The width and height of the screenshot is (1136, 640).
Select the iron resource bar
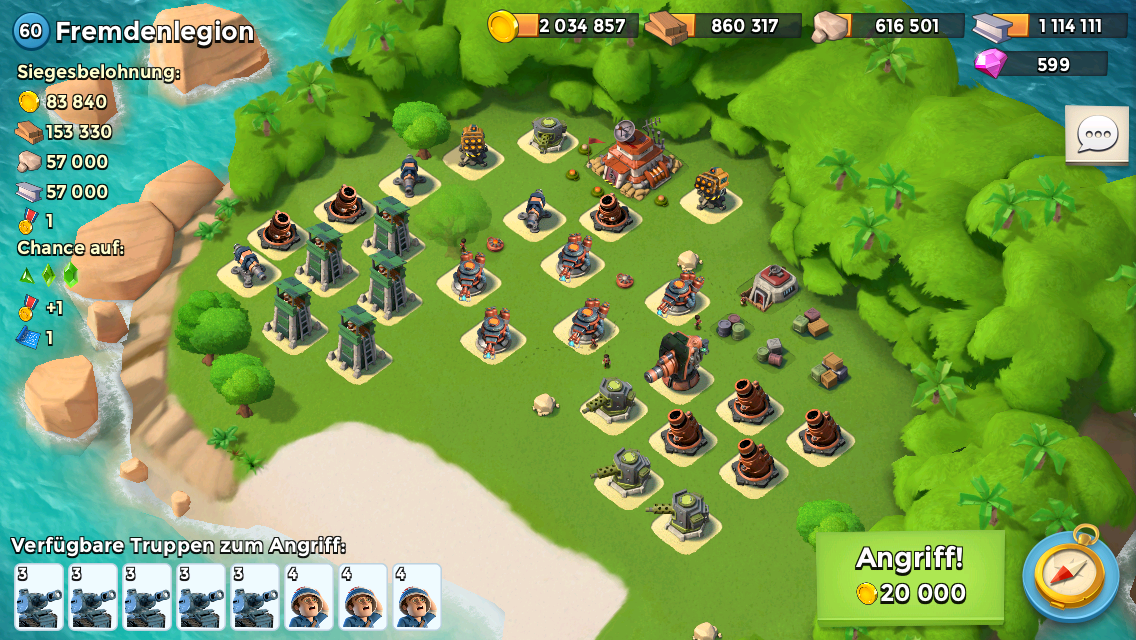(x=1050, y=26)
